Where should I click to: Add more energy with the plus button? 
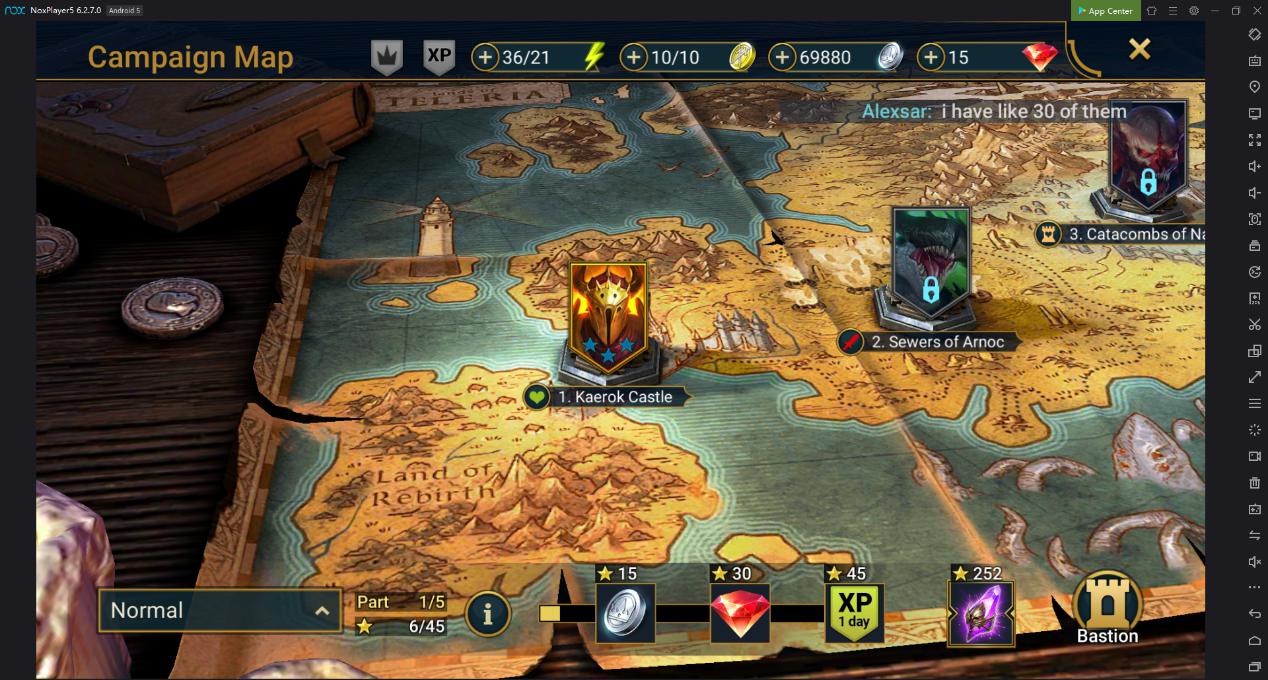click(x=485, y=57)
